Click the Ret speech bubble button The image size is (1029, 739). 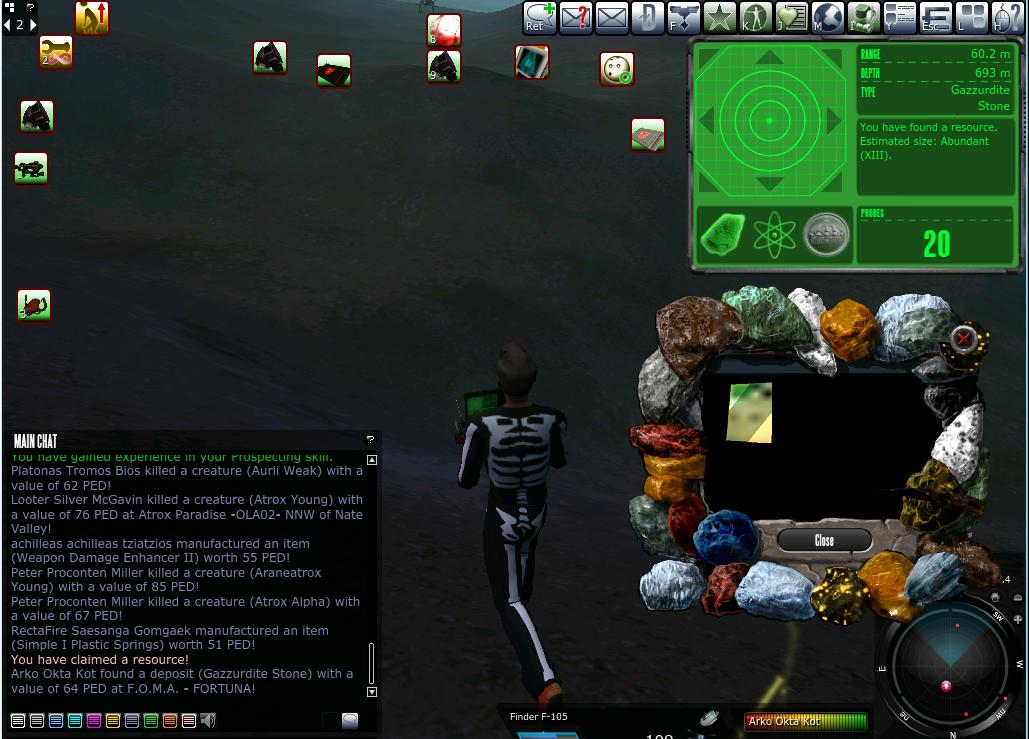tap(540, 17)
